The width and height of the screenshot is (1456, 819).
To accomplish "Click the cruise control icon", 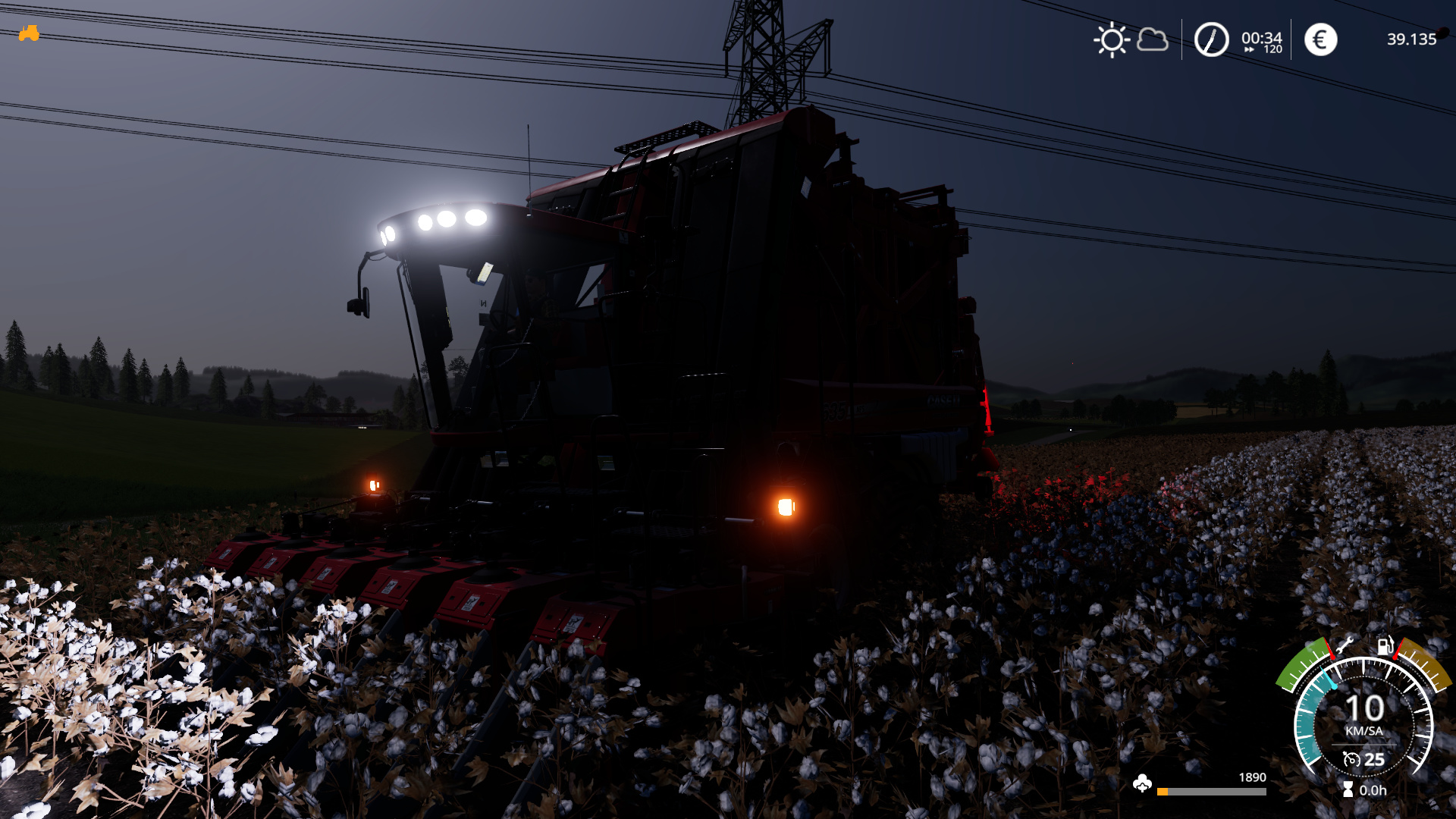I will pyautogui.click(x=1351, y=759).
